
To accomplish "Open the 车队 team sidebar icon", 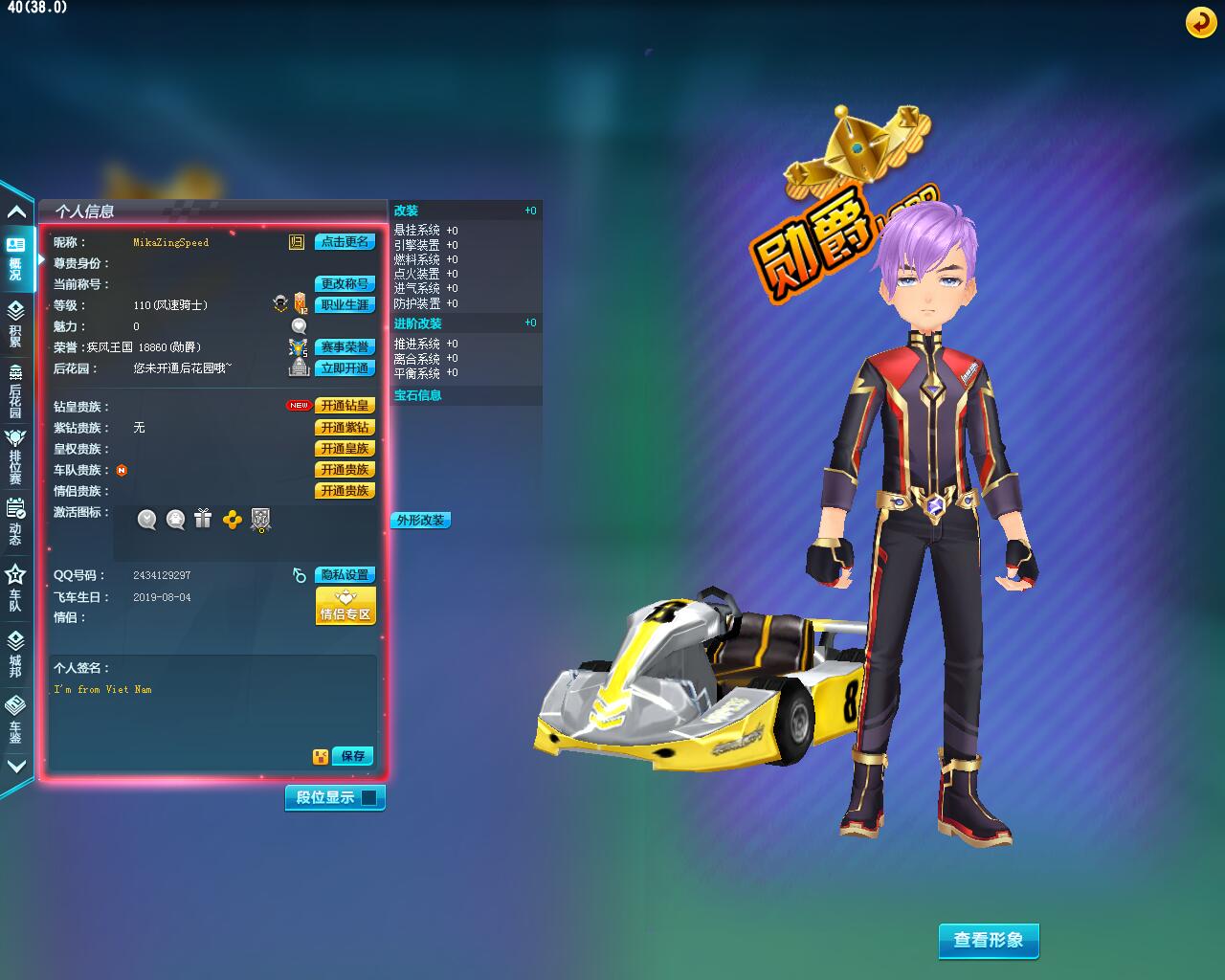I will coord(14,593).
